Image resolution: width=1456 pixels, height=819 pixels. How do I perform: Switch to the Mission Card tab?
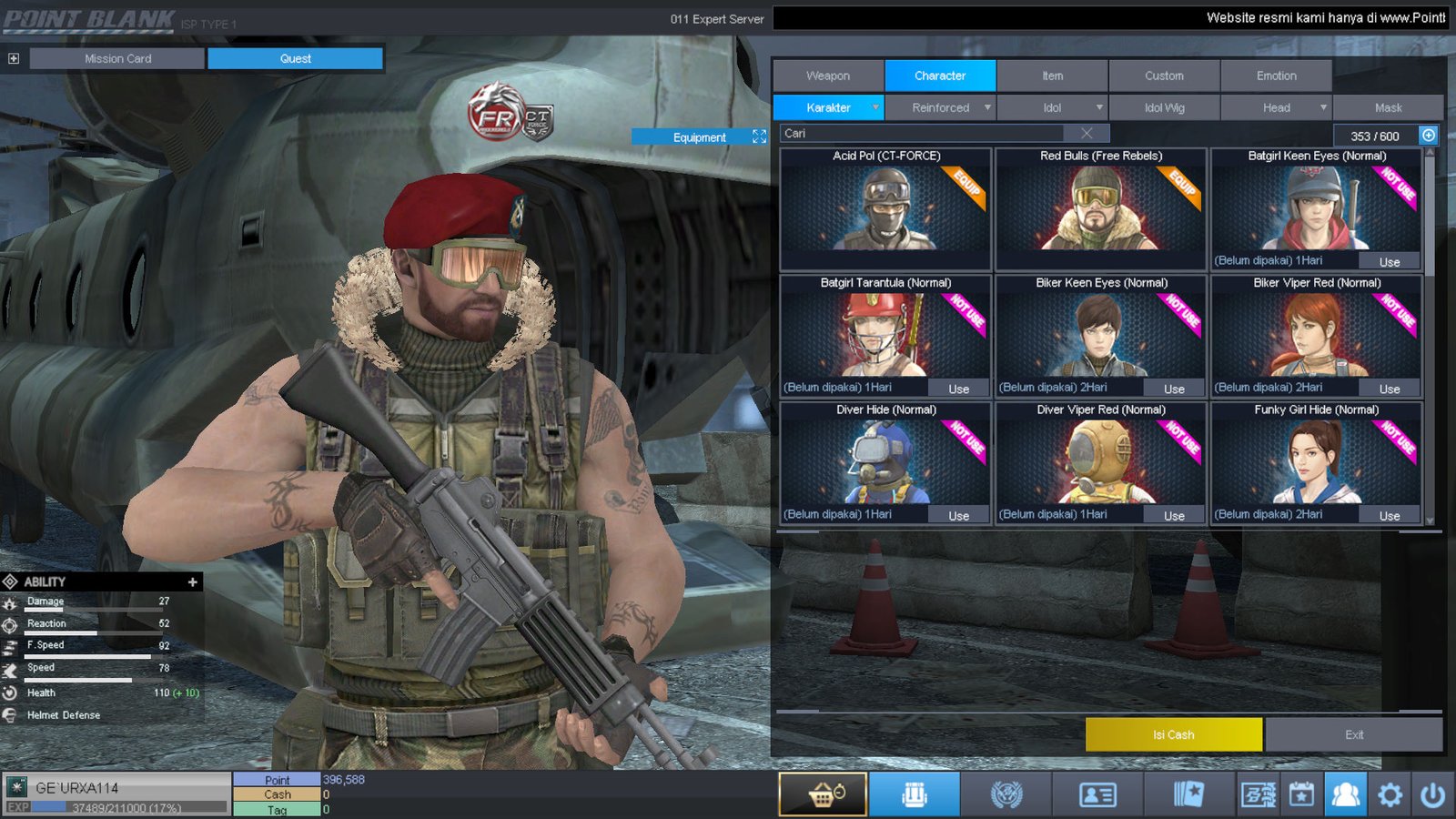(x=117, y=58)
